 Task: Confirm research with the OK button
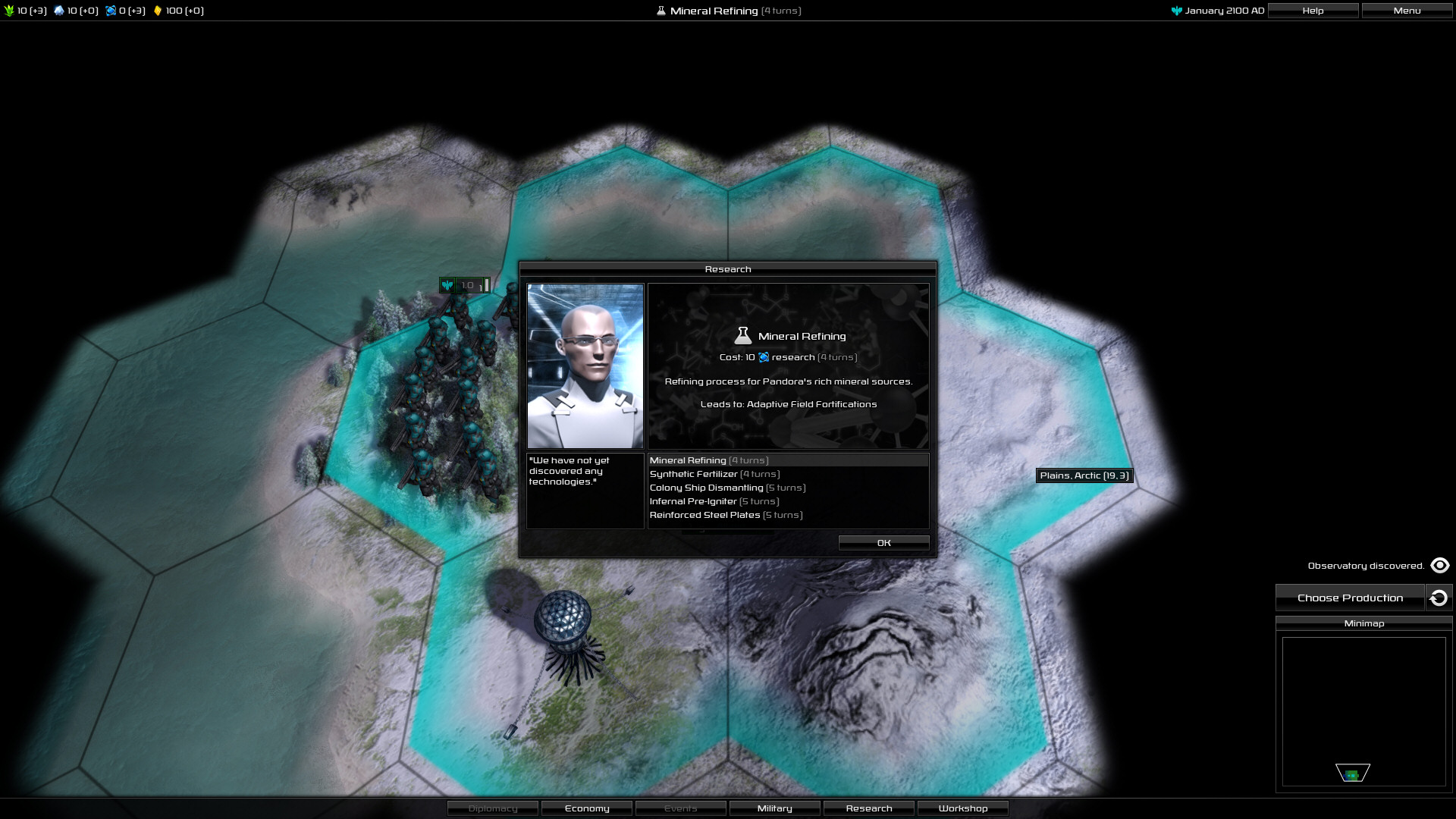tap(883, 543)
